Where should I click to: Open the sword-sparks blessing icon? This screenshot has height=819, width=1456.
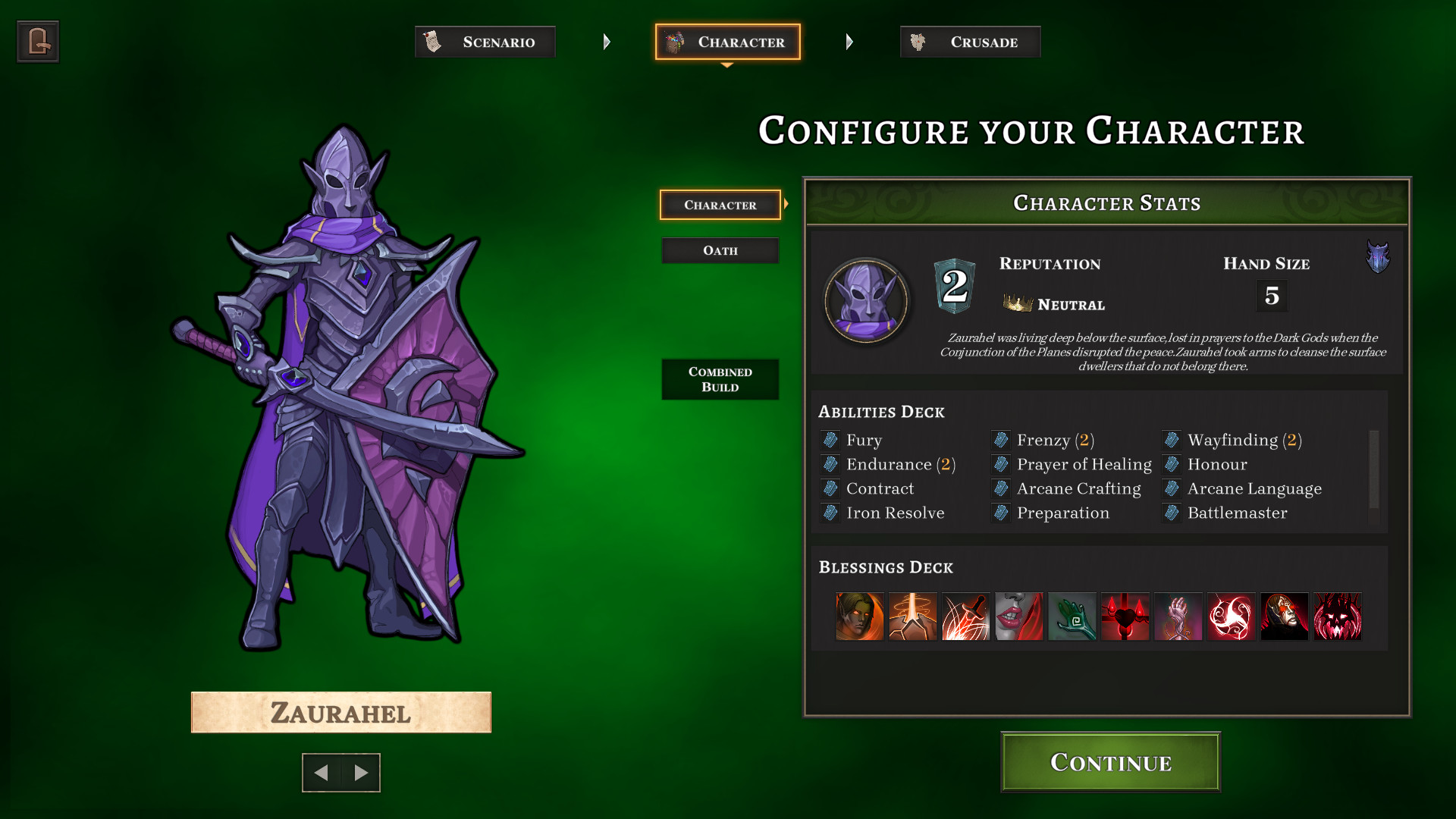pos(966,617)
